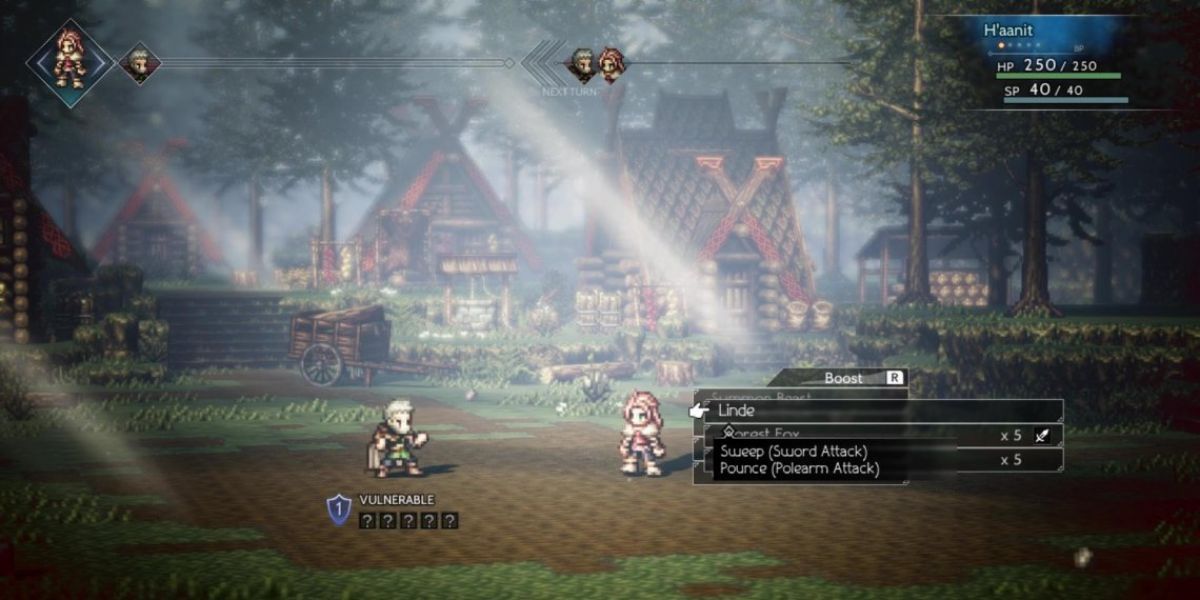1200x600 pixels.
Task: Select H'aanit's portrait in the next turn order
Action: [611, 65]
